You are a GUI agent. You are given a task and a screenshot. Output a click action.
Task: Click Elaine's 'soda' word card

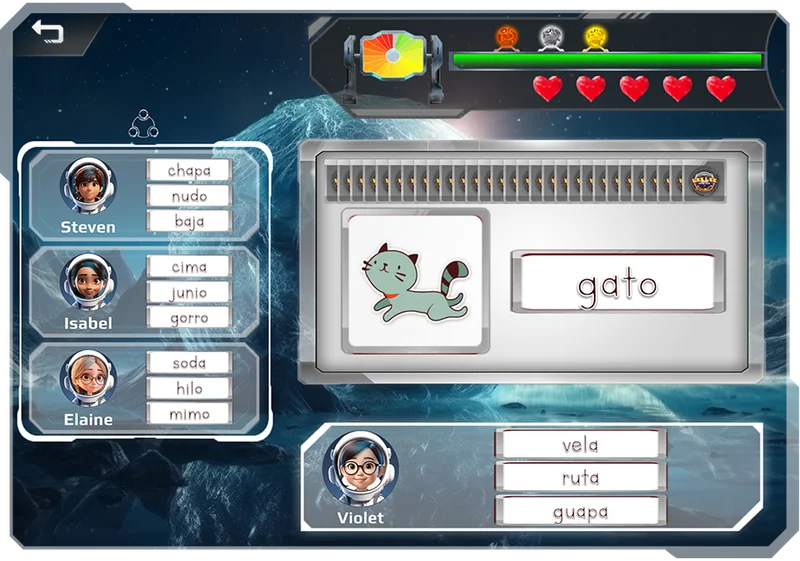coord(189,363)
